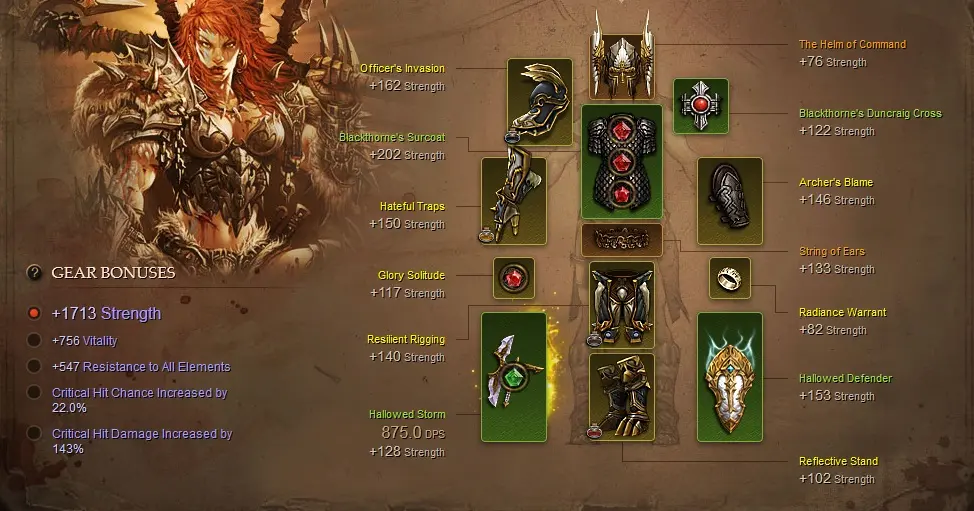
Task: Choose the Critical Hit Chance bonus option
Action: (x=34, y=393)
